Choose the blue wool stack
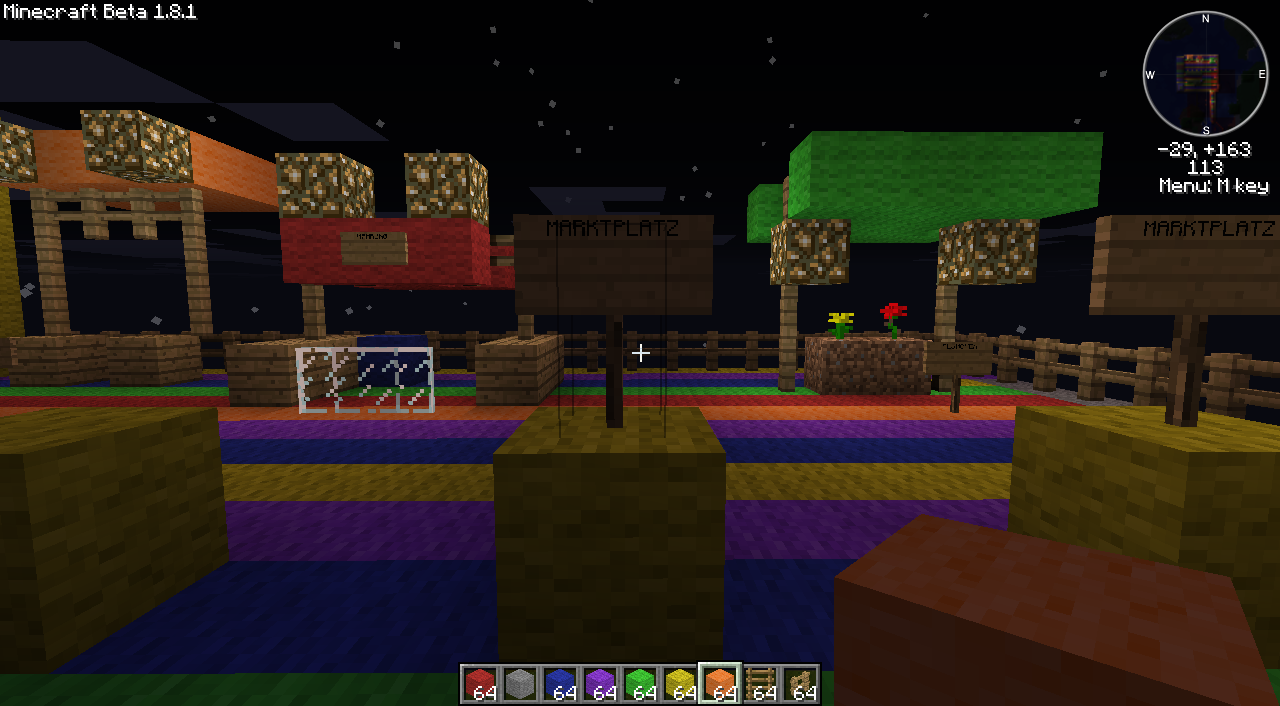The width and height of the screenshot is (1280, 706). coord(560,684)
